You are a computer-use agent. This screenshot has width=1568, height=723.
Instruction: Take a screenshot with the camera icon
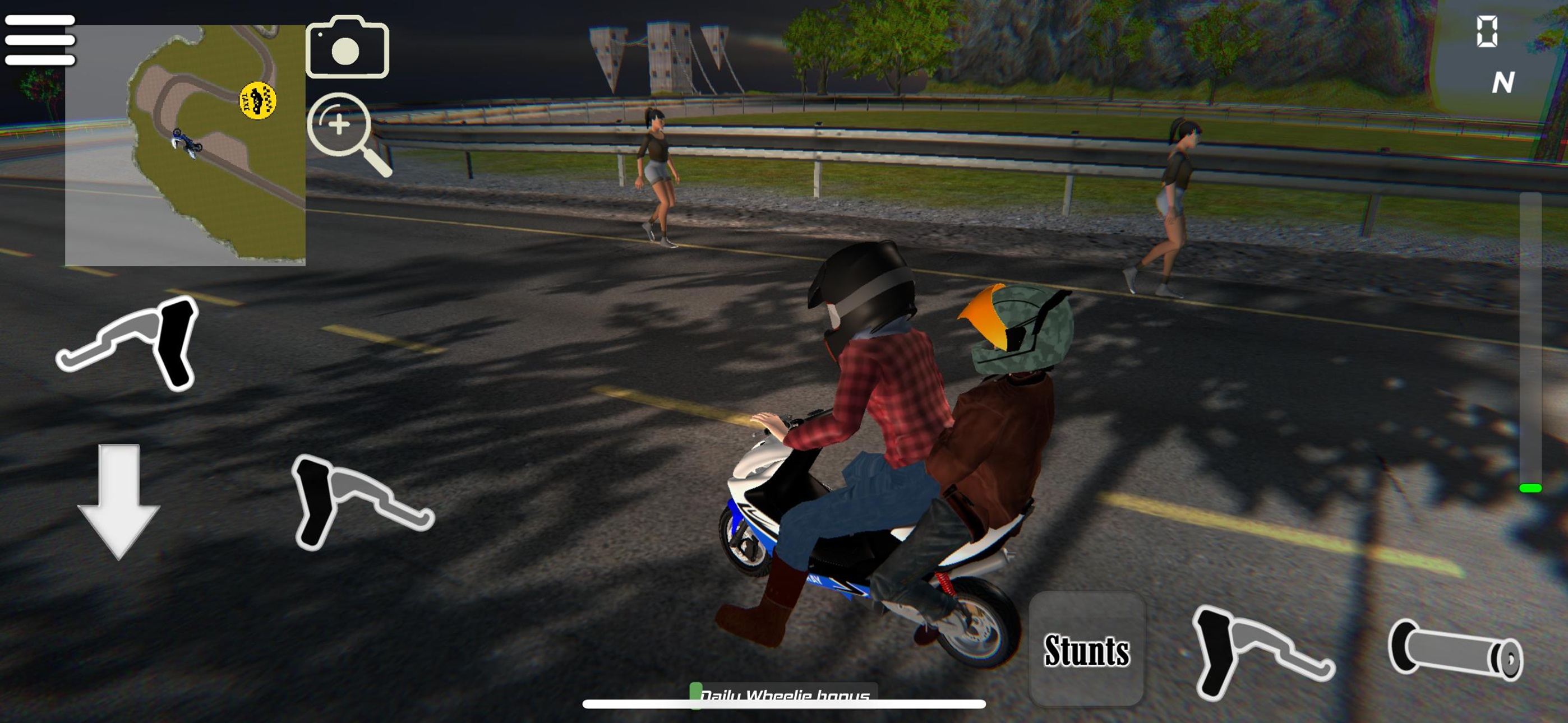347,49
